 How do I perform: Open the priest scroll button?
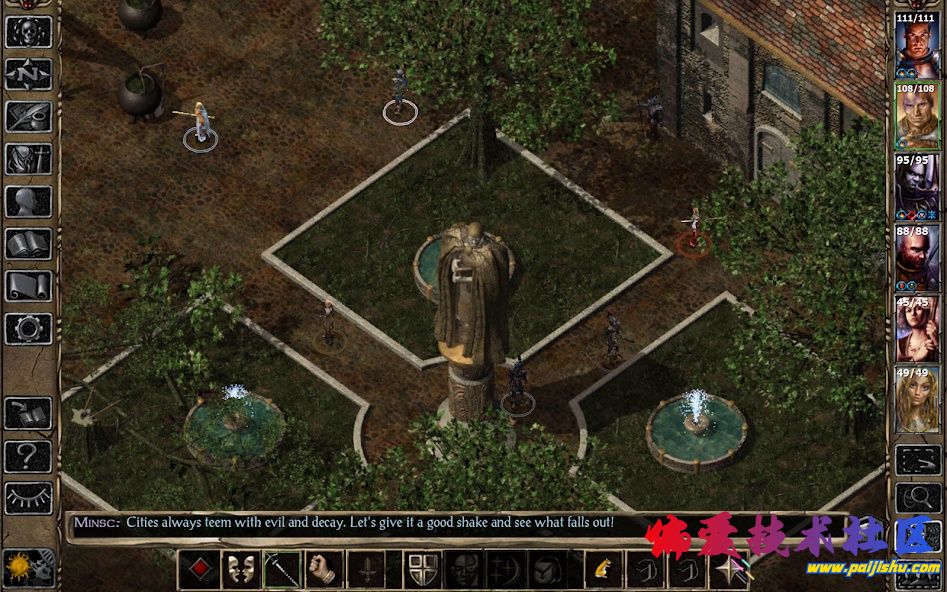(28, 286)
